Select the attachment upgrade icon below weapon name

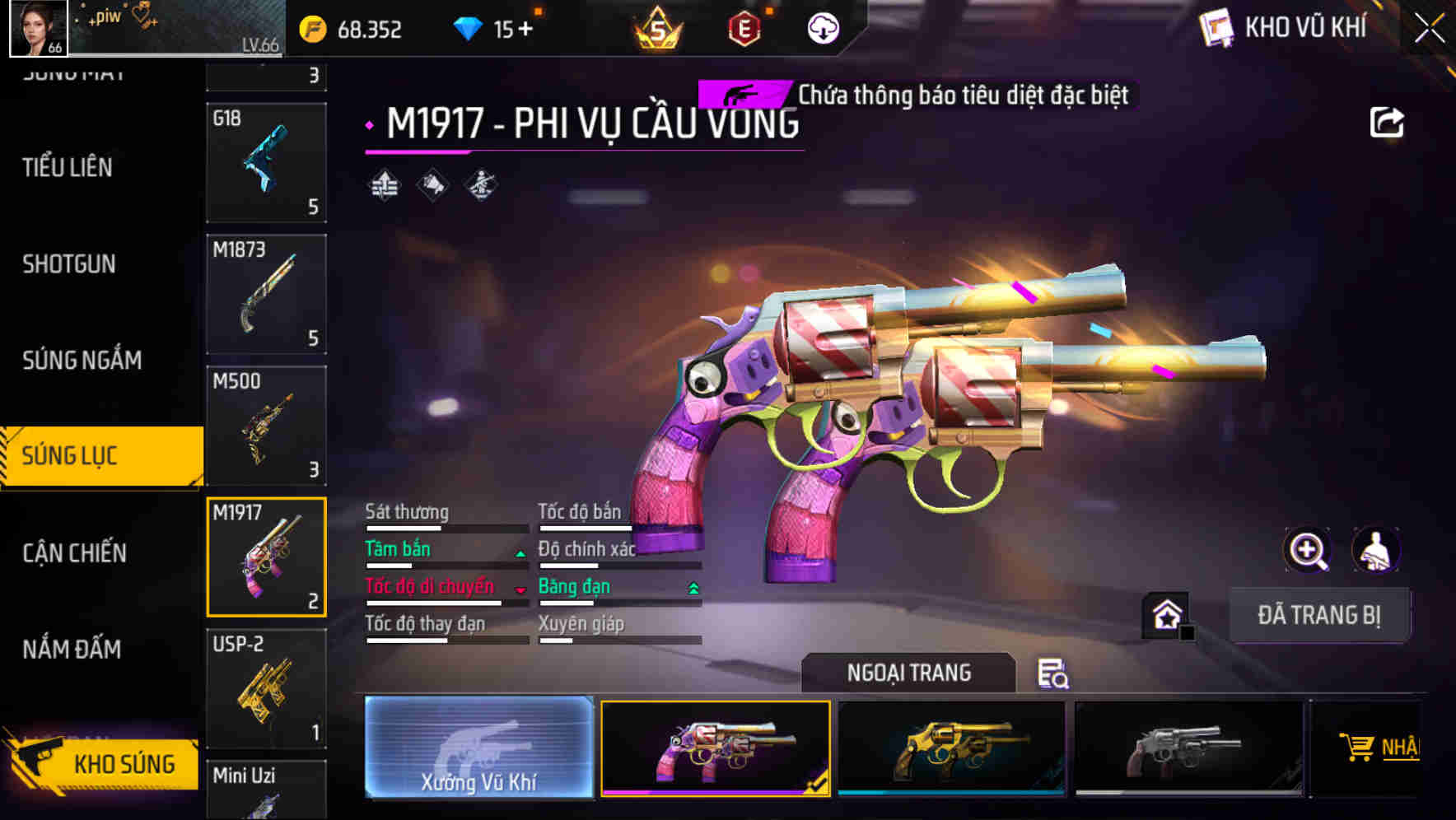385,184
